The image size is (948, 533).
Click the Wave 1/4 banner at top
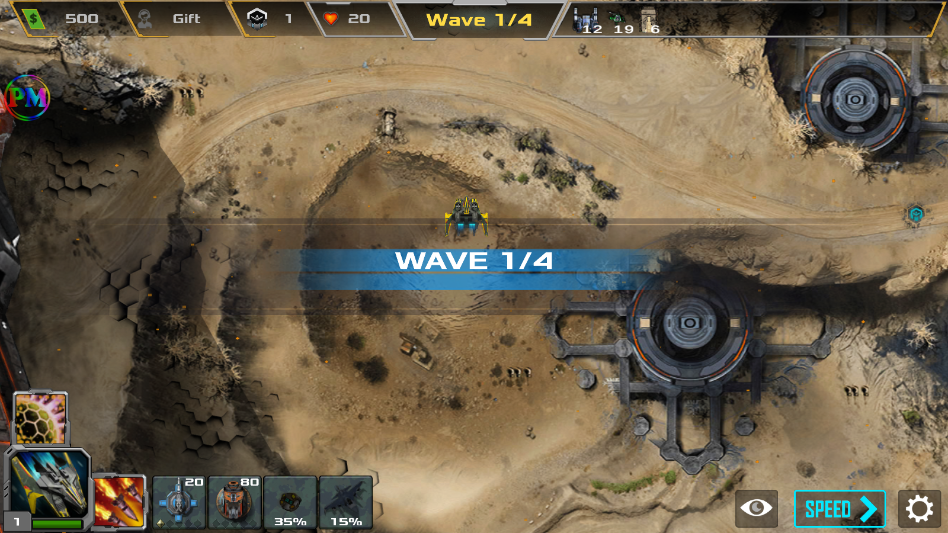[x=479, y=19]
